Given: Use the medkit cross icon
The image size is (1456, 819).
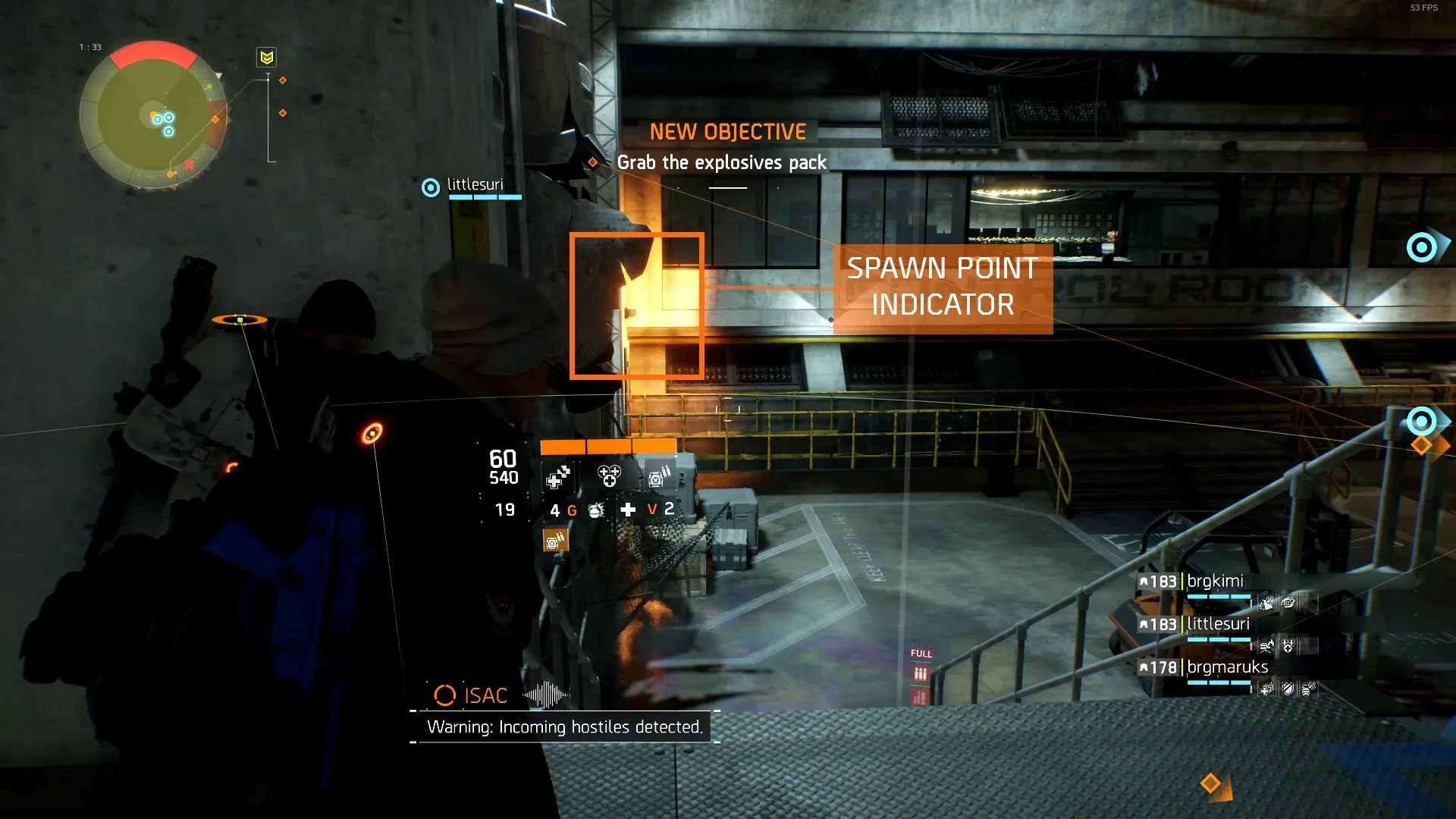Looking at the screenshot, I should 628,510.
